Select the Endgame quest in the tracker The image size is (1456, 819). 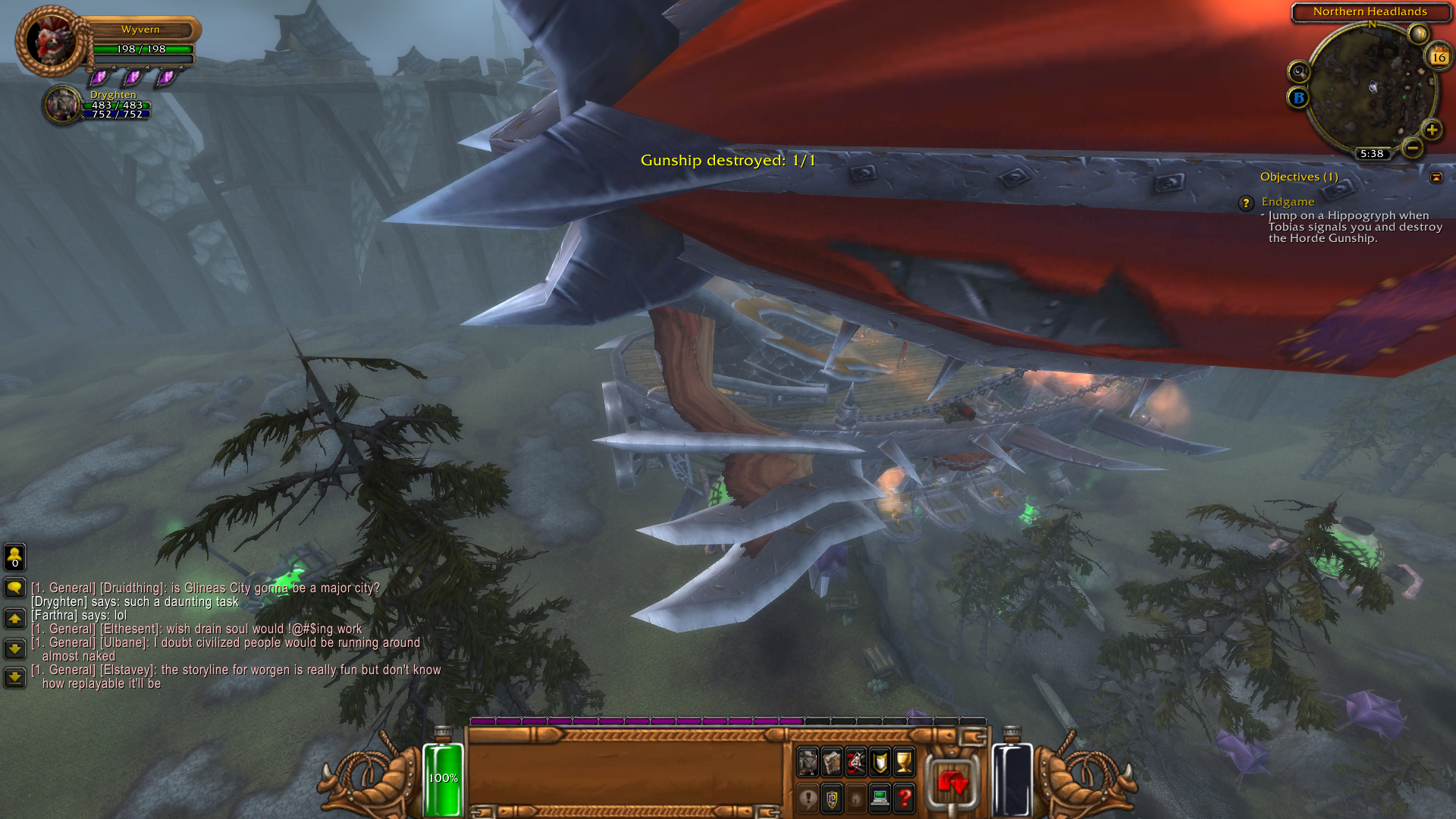pos(1288,202)
